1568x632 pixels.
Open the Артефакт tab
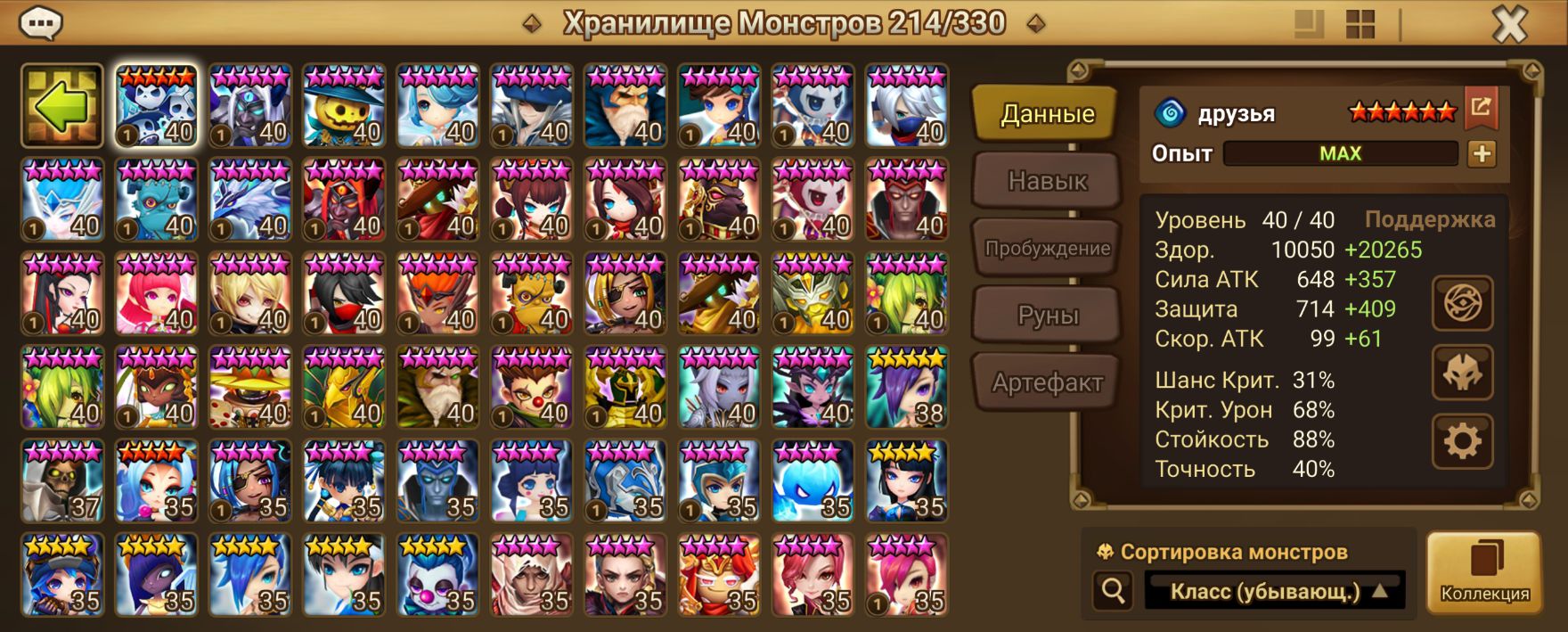point(1047,382)
